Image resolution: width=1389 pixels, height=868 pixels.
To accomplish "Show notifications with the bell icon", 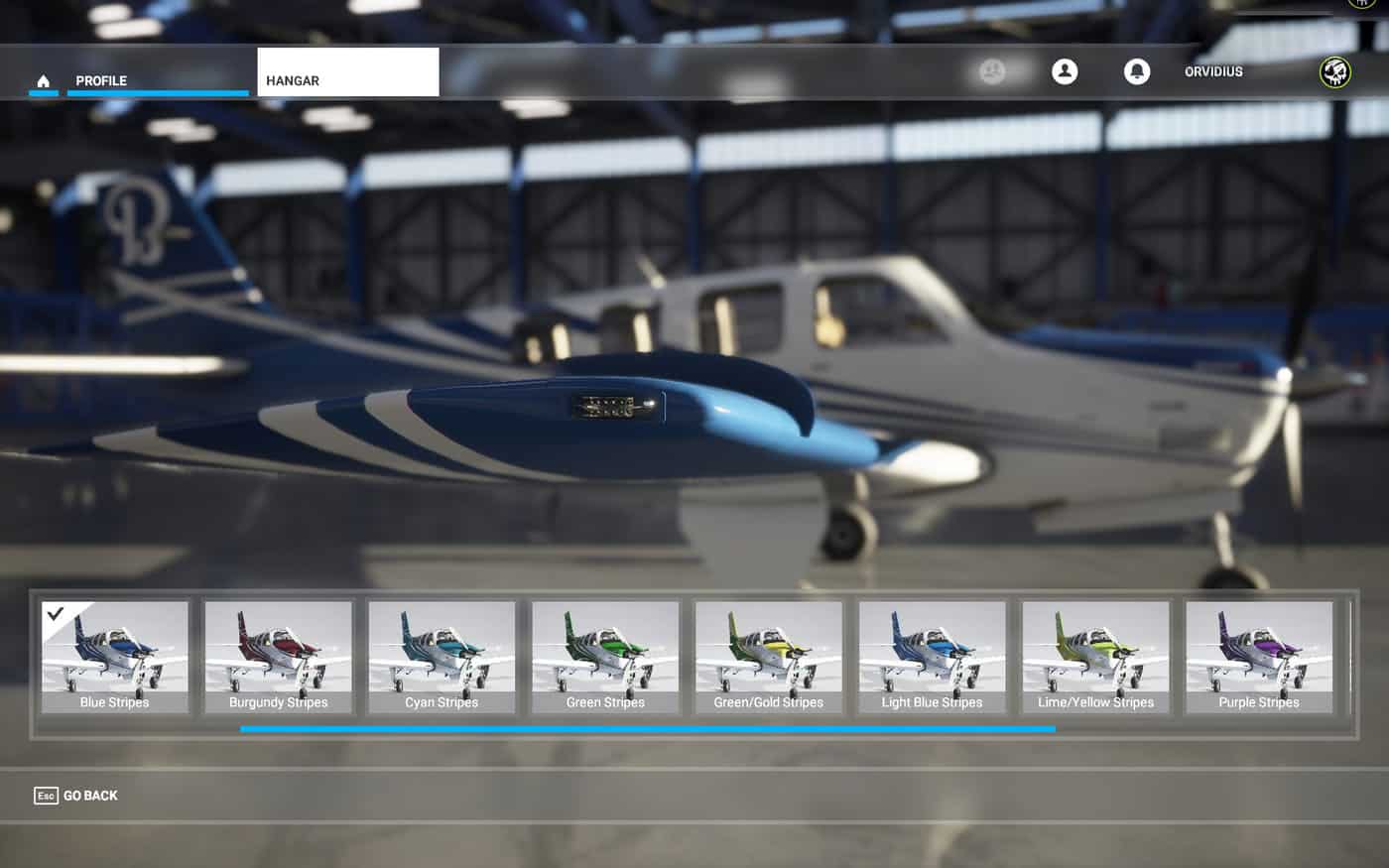I will click(1137, 71).
